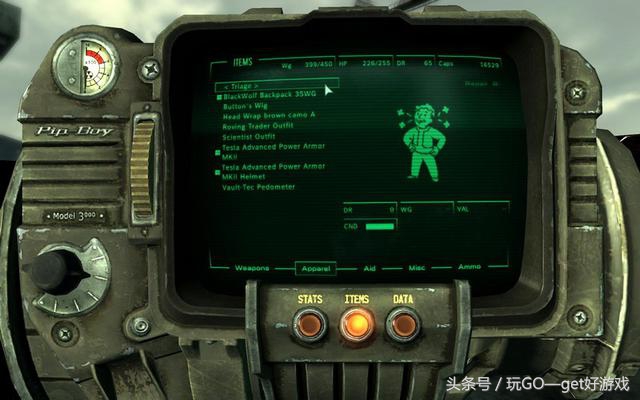The height and width of the screenshot is (400, 640).
Task: Click the lit ITEMS section button
Action: coord(356,324)
